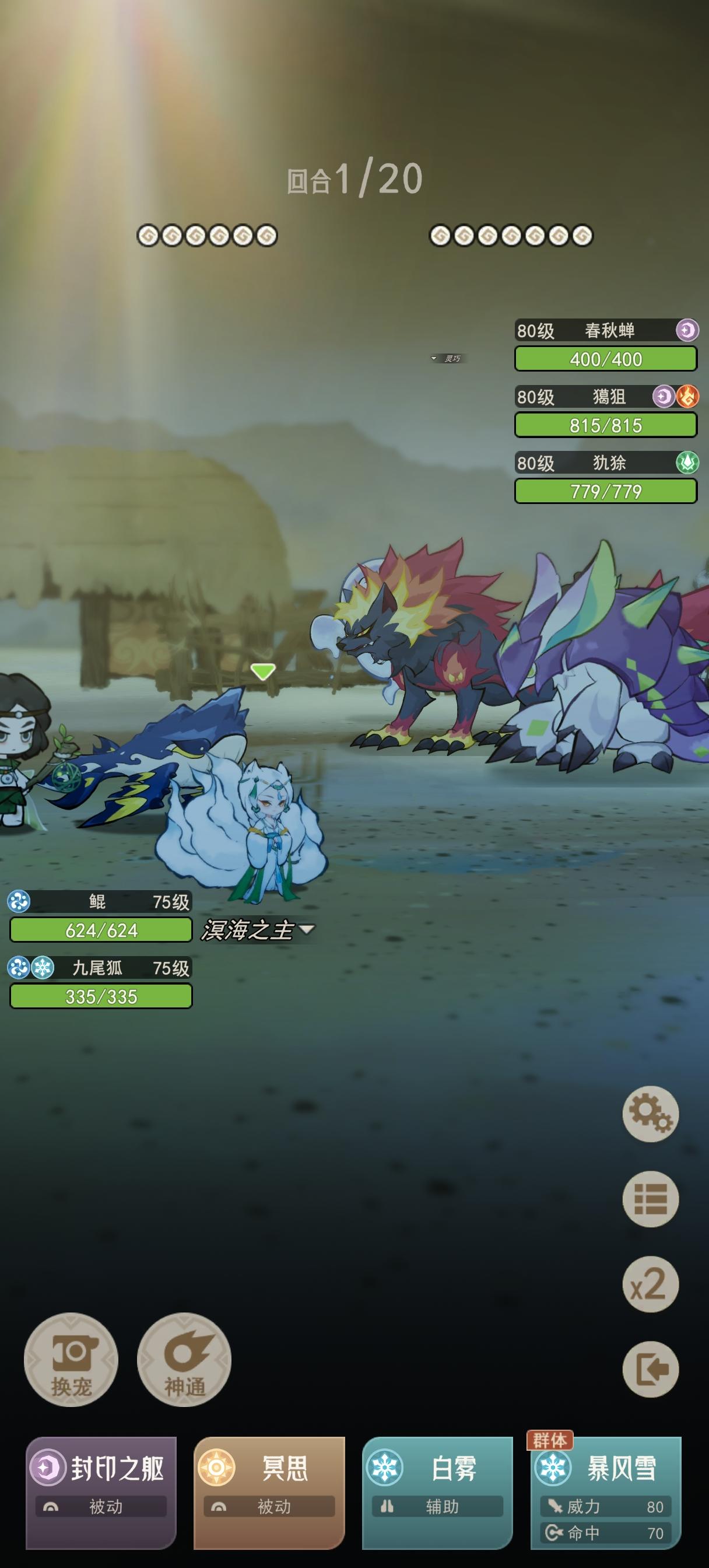Image resolution: width=709 pixels, height=1568 pixels.
Task: Toggle the x2 battle speed
Action: (650, 1284)
